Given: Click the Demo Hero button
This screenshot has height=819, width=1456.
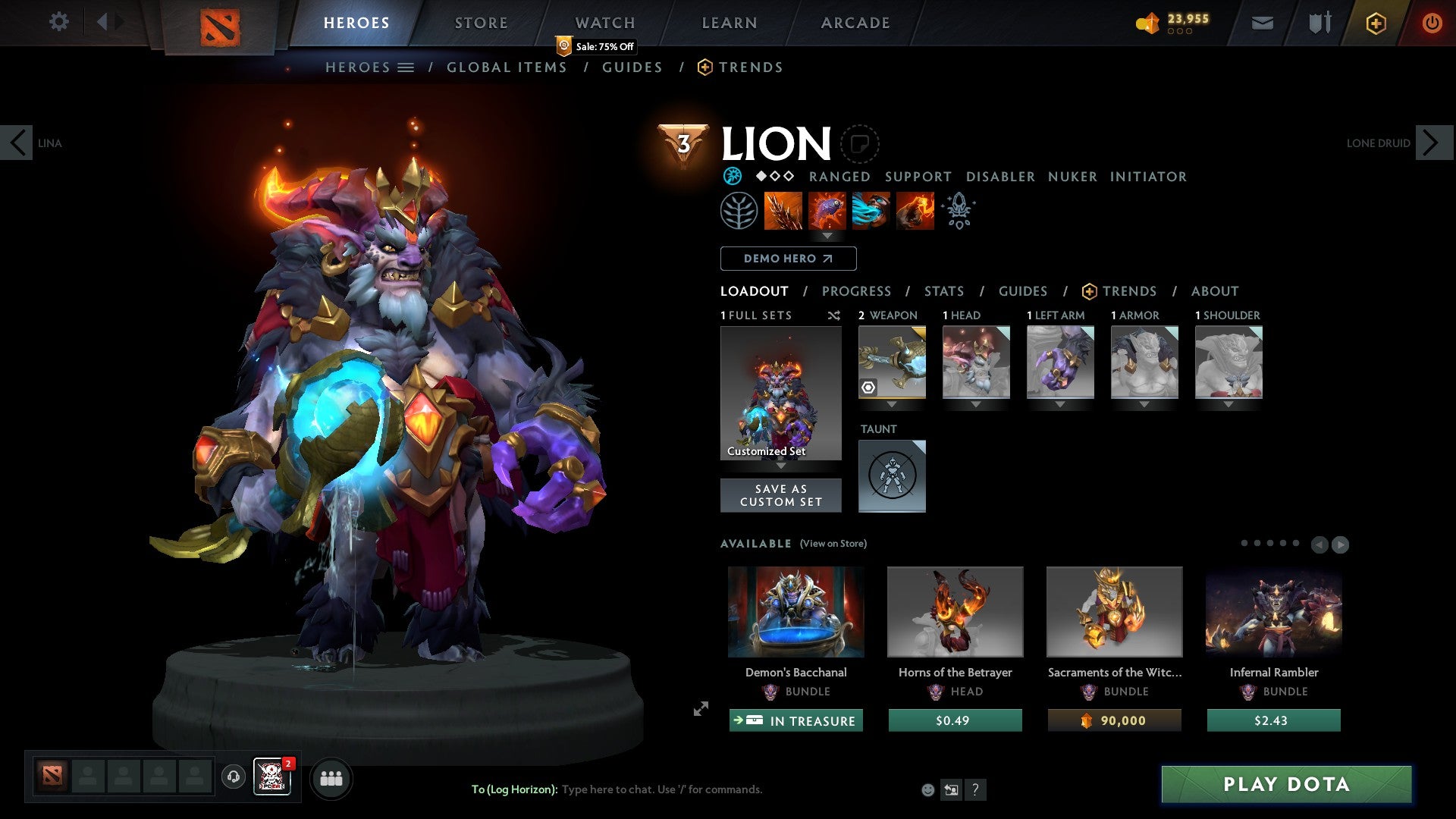Looking at the screenshot, I should [787, 258].
